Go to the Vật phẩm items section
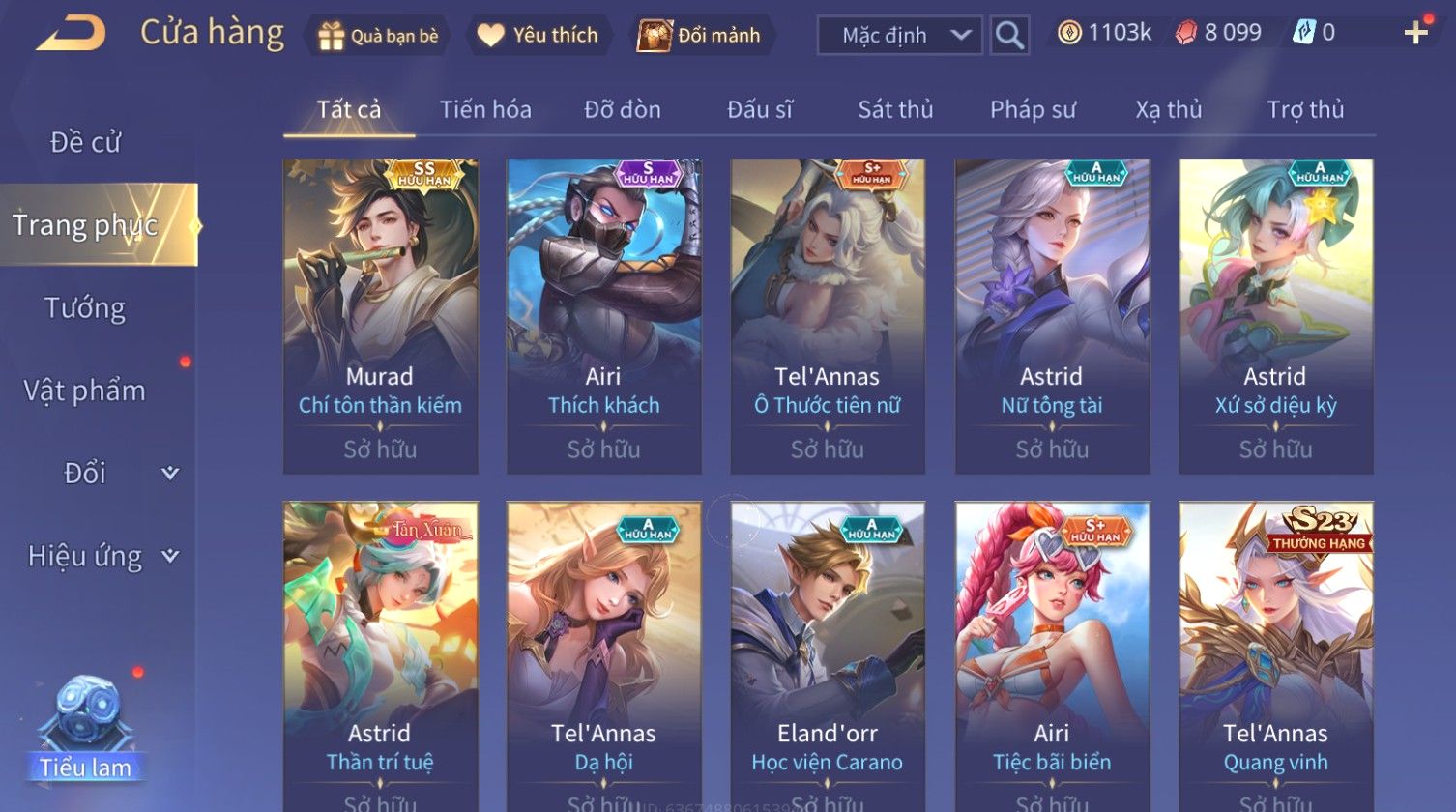Screen dimensions: 1456x812 click(85, 391)
